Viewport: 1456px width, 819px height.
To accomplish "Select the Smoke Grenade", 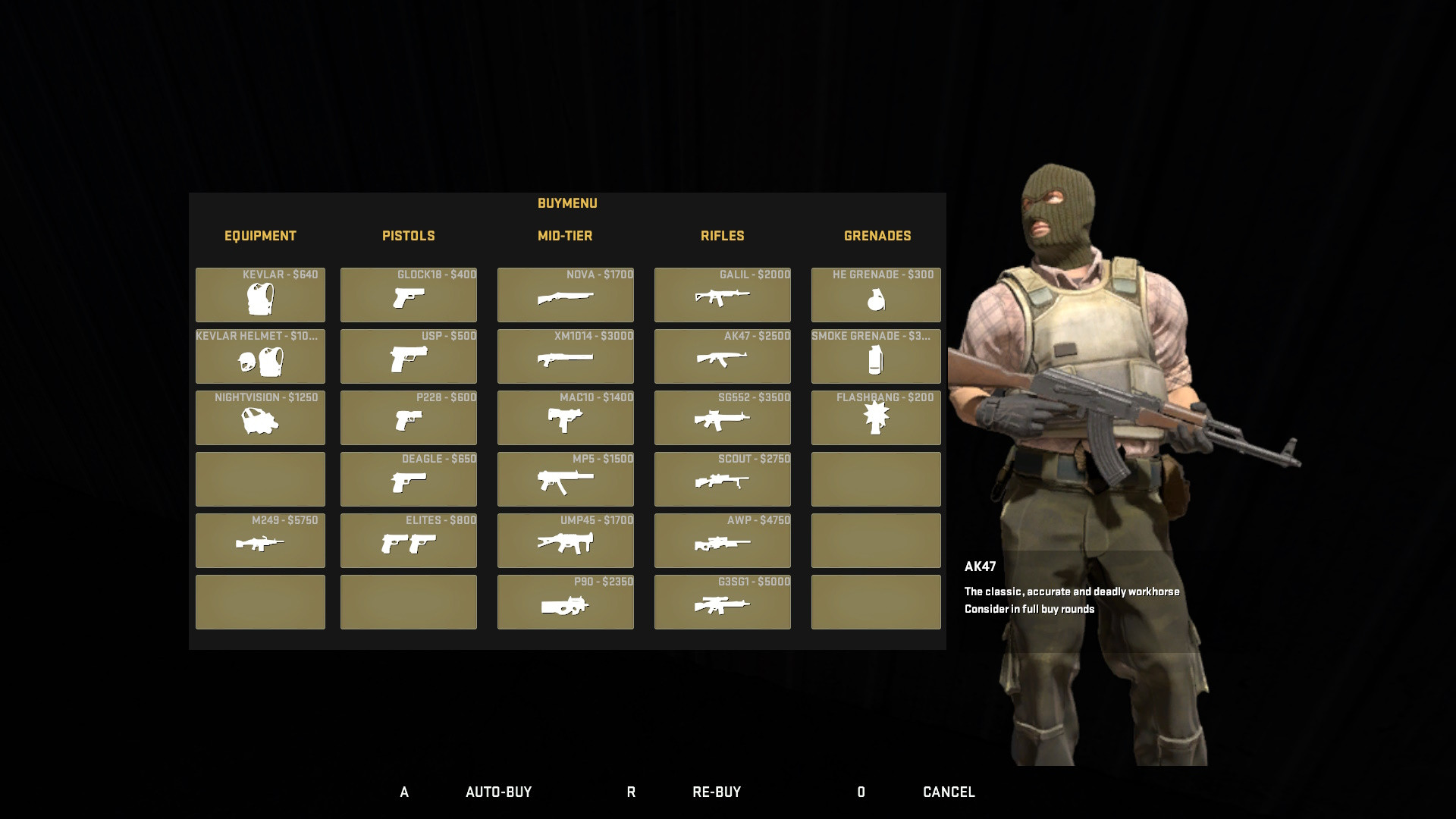I will pos(875,356).
